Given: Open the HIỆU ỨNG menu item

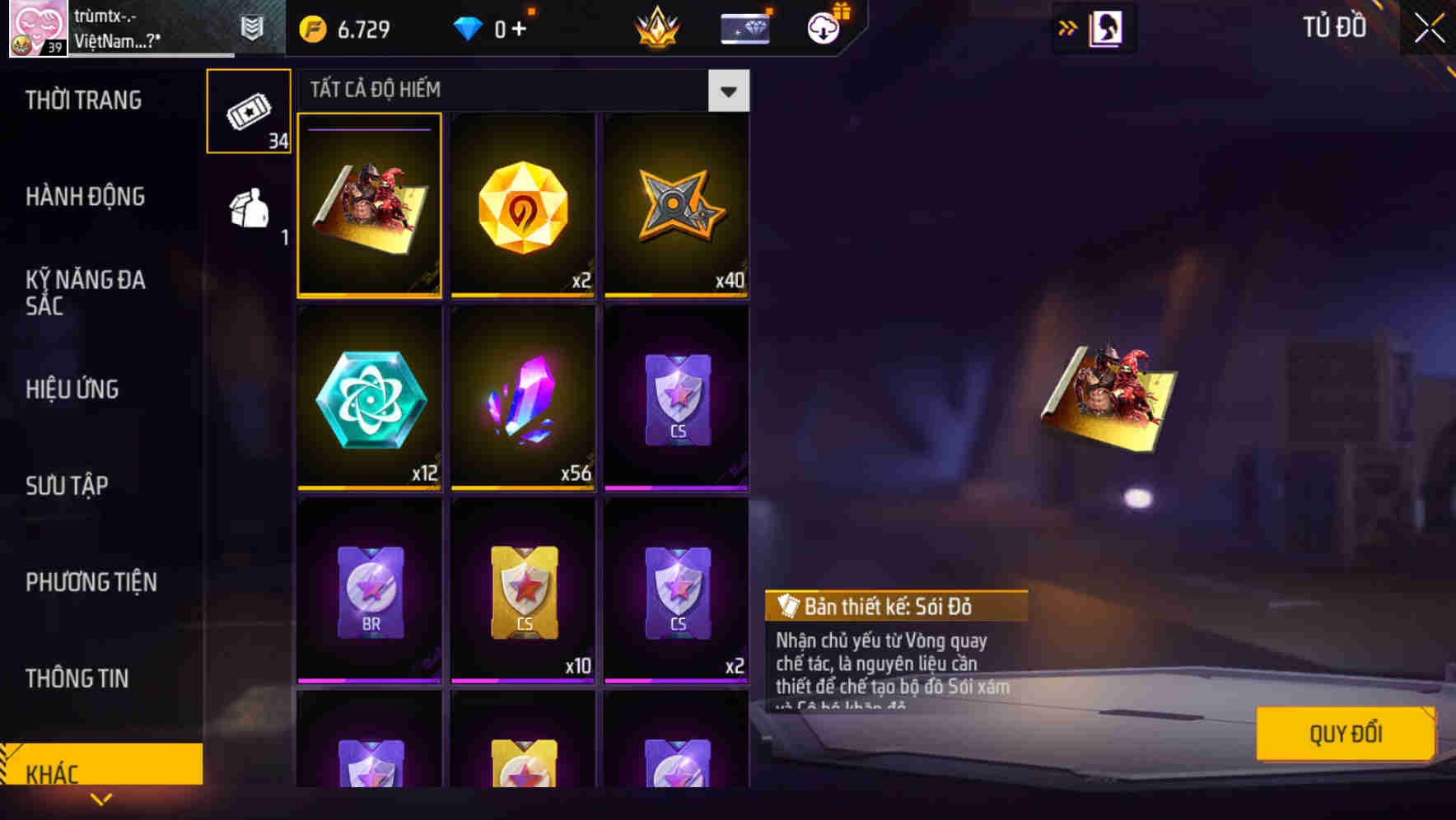Looking at the screenshot, I should tap(72, 389).
